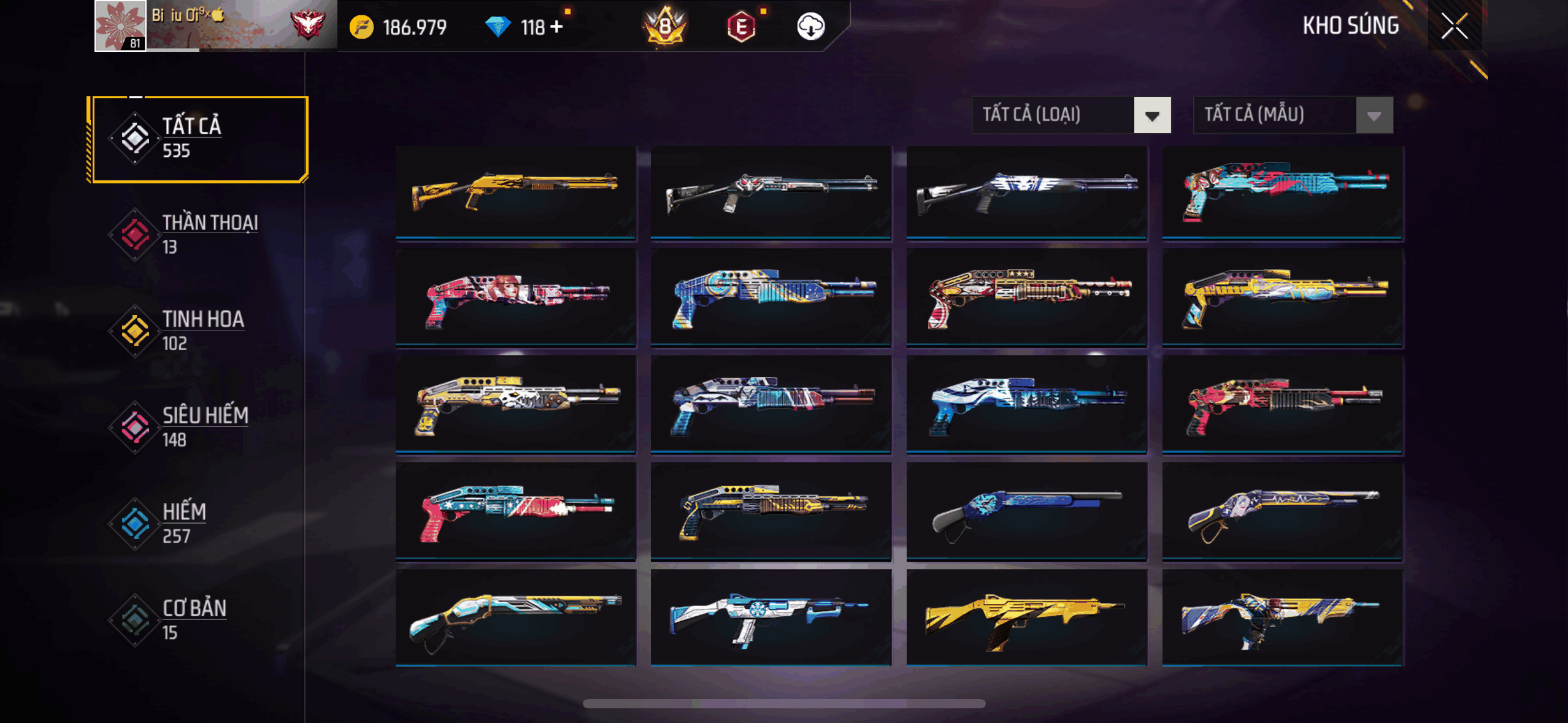Show the Tinh Hoa weapon skins

pos(198,331)
